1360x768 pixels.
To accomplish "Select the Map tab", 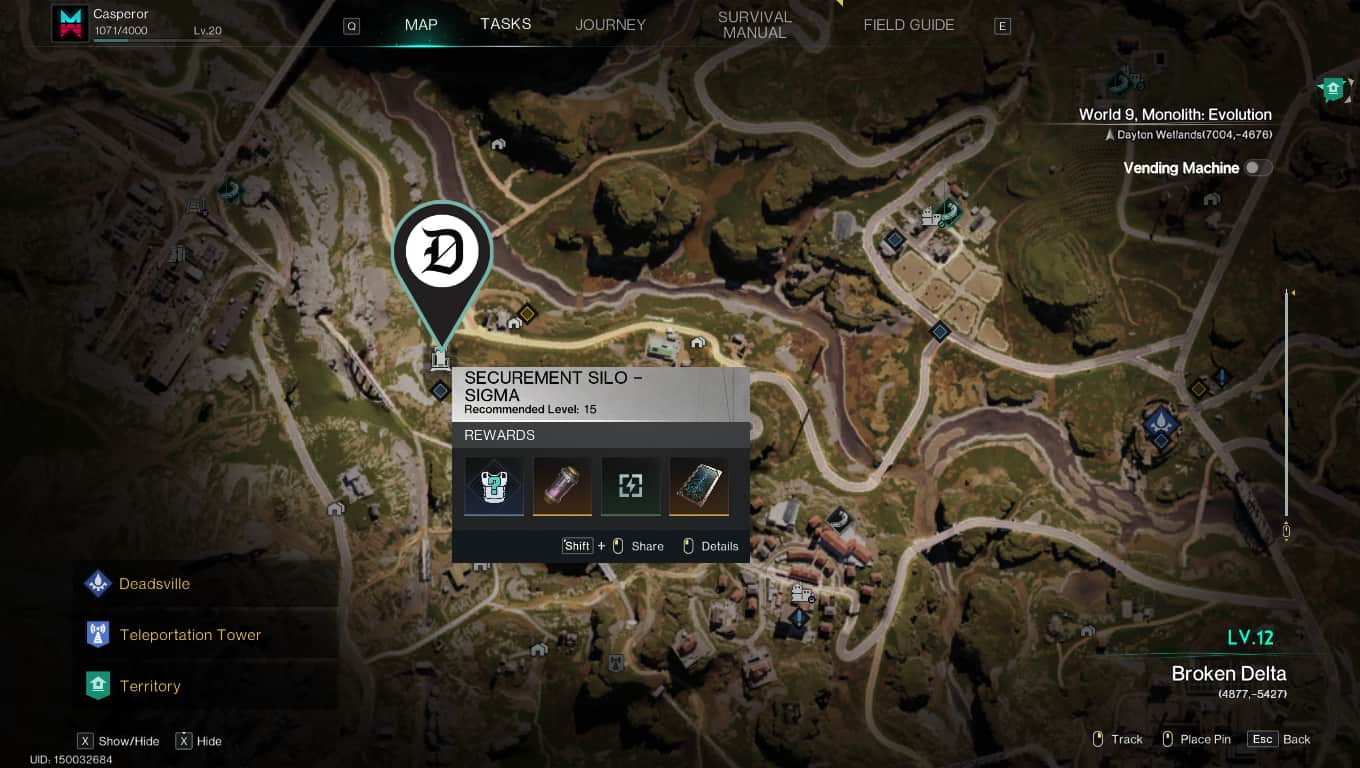I will pos(421,25).
